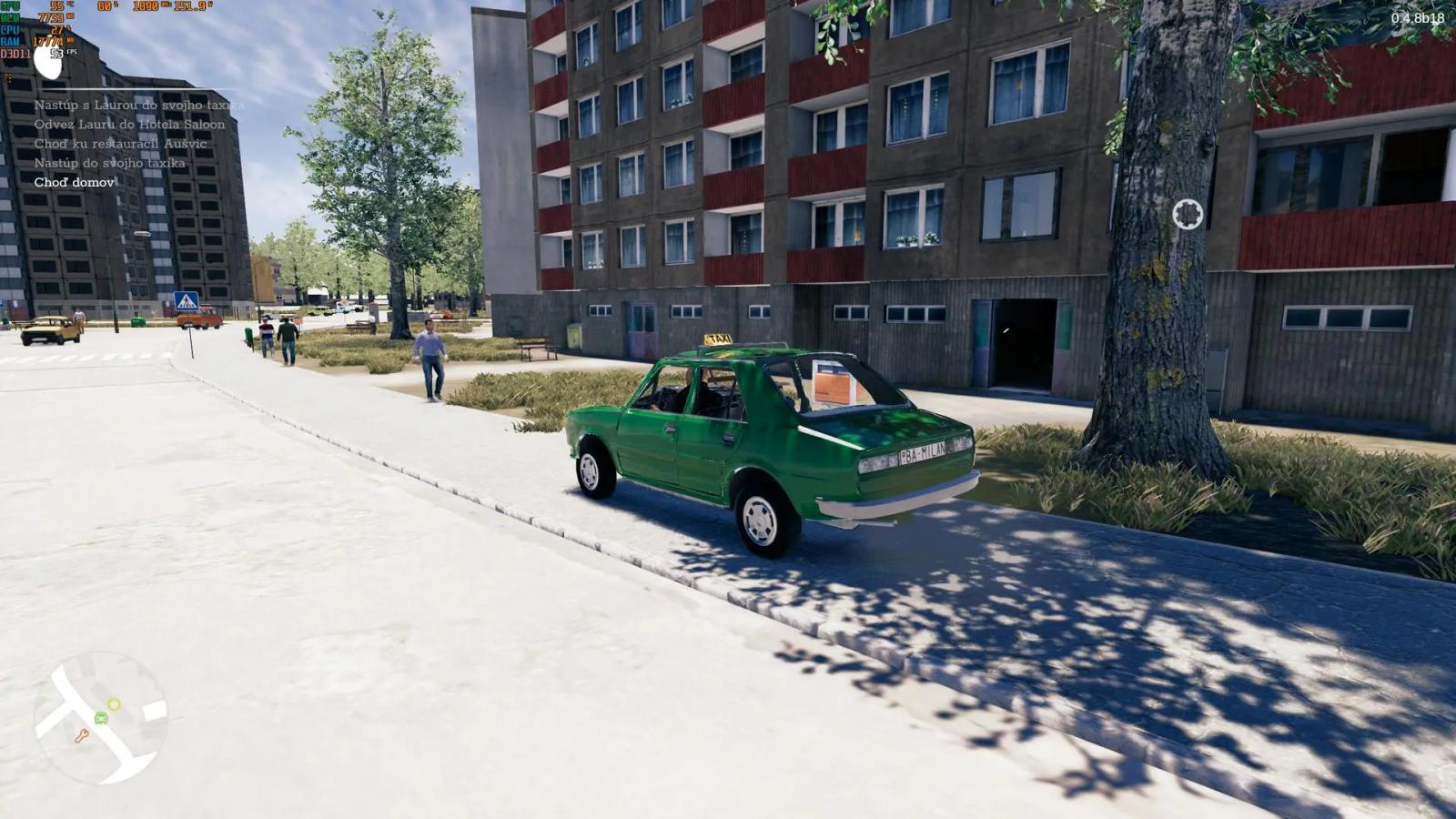Click the wrench repair icon on the minimap
The image size is (1456, 819).
[x=84, y=734]
